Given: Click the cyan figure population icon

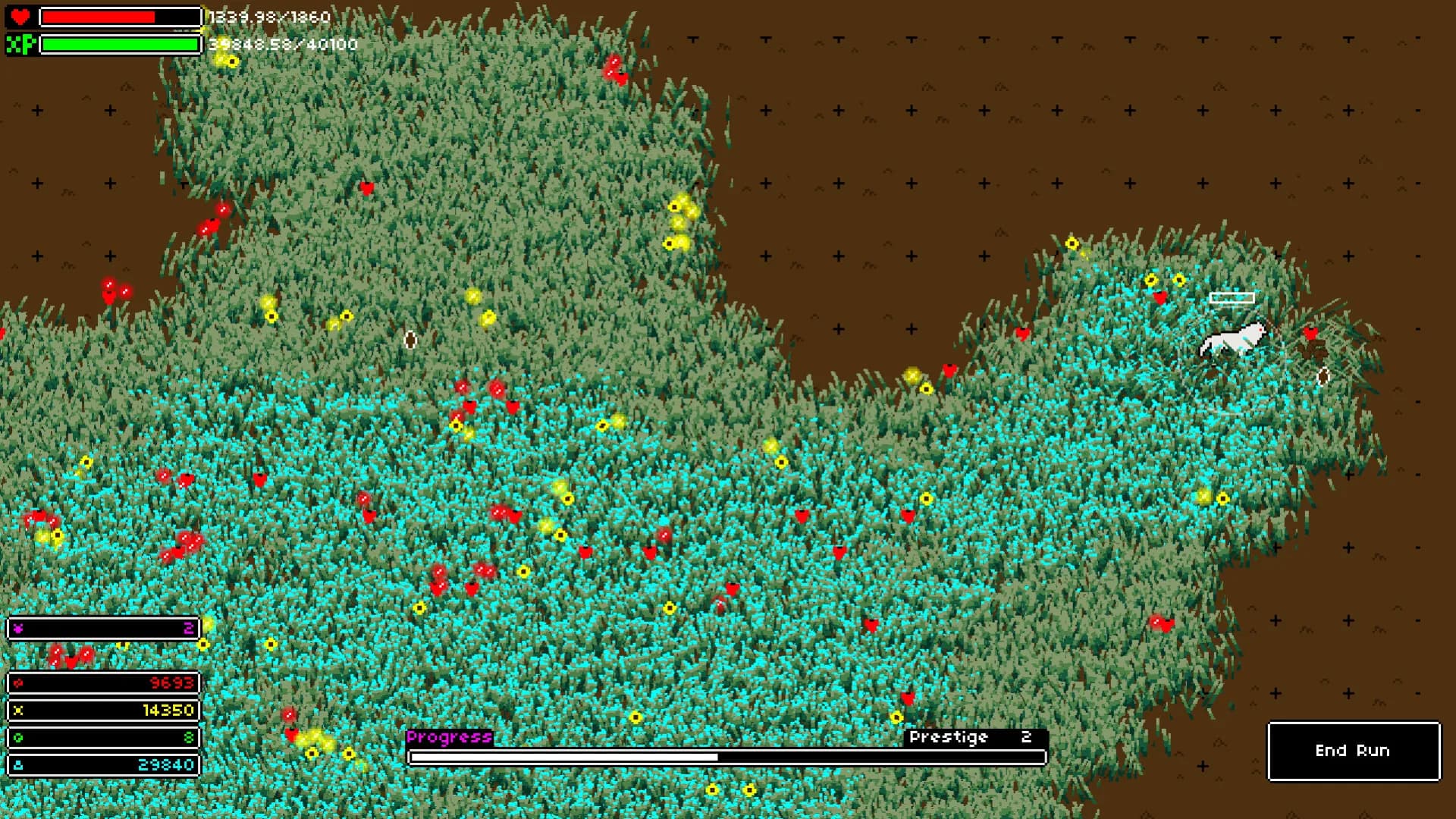Looking at the screenshot, I should tap(17, 764).
